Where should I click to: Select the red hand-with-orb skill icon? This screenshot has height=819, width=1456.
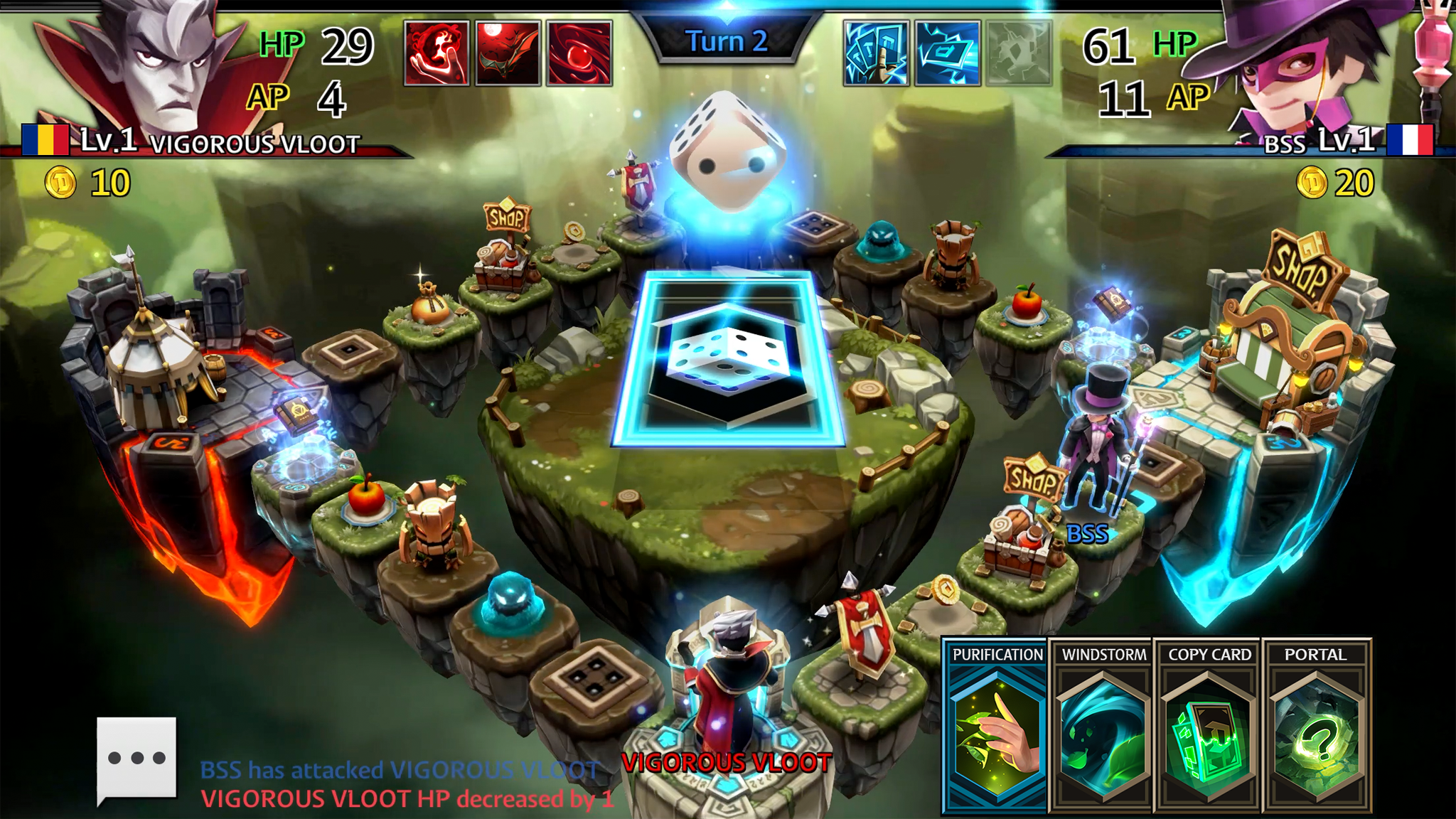click(x=437, y=53)
